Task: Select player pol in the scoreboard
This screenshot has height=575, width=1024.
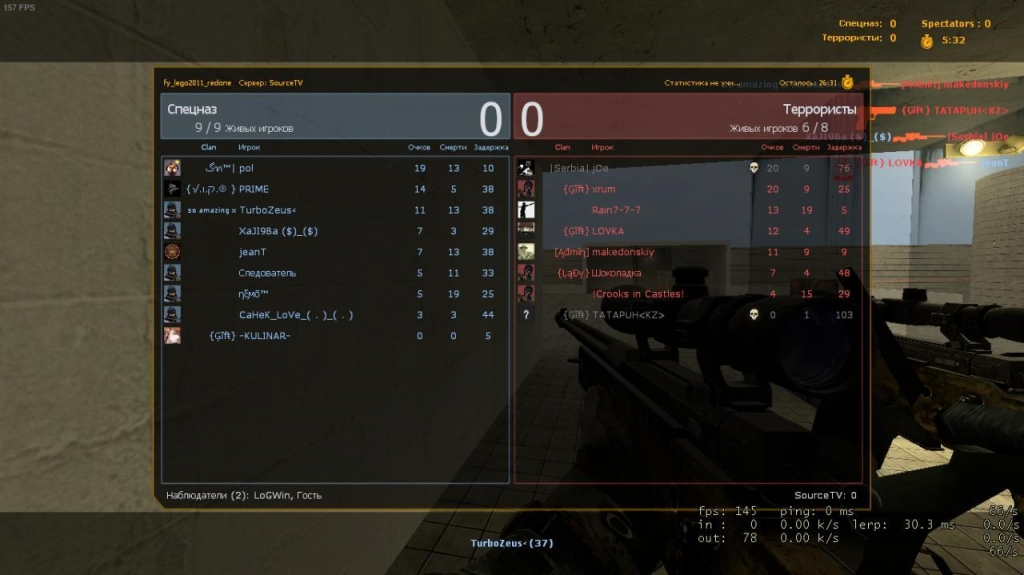Action: [246, 168]
